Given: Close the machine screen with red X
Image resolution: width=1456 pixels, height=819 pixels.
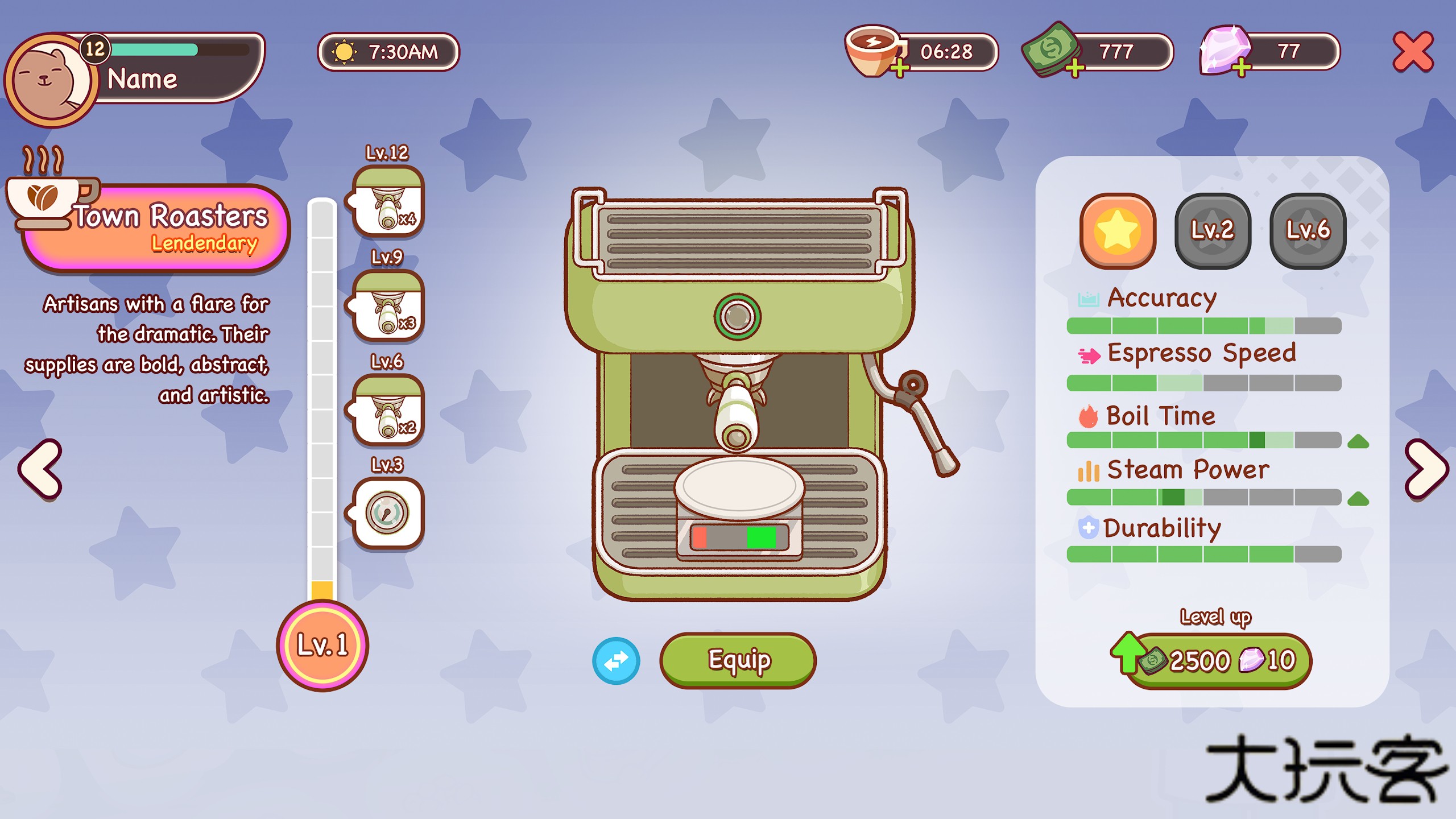Looking at the screenshot, I should coord(1413,52).
